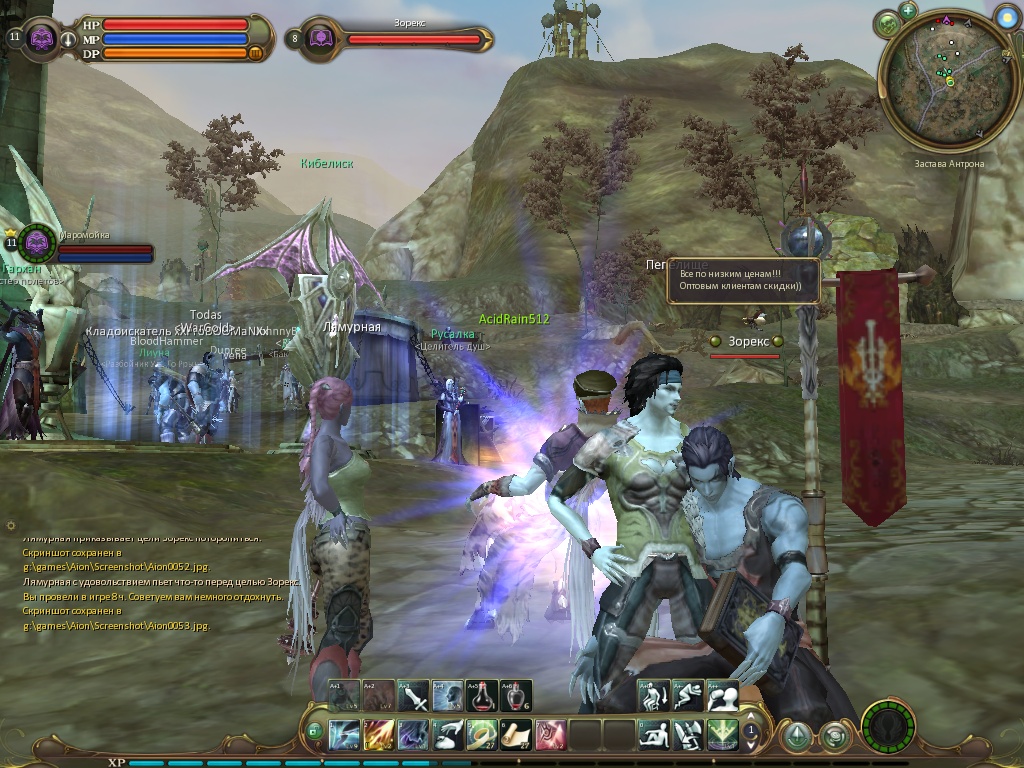Use the green bandage item with 27 charges
Image resolution: width=1024 pixels, height=768 pixels.
[x=482, y=735]
